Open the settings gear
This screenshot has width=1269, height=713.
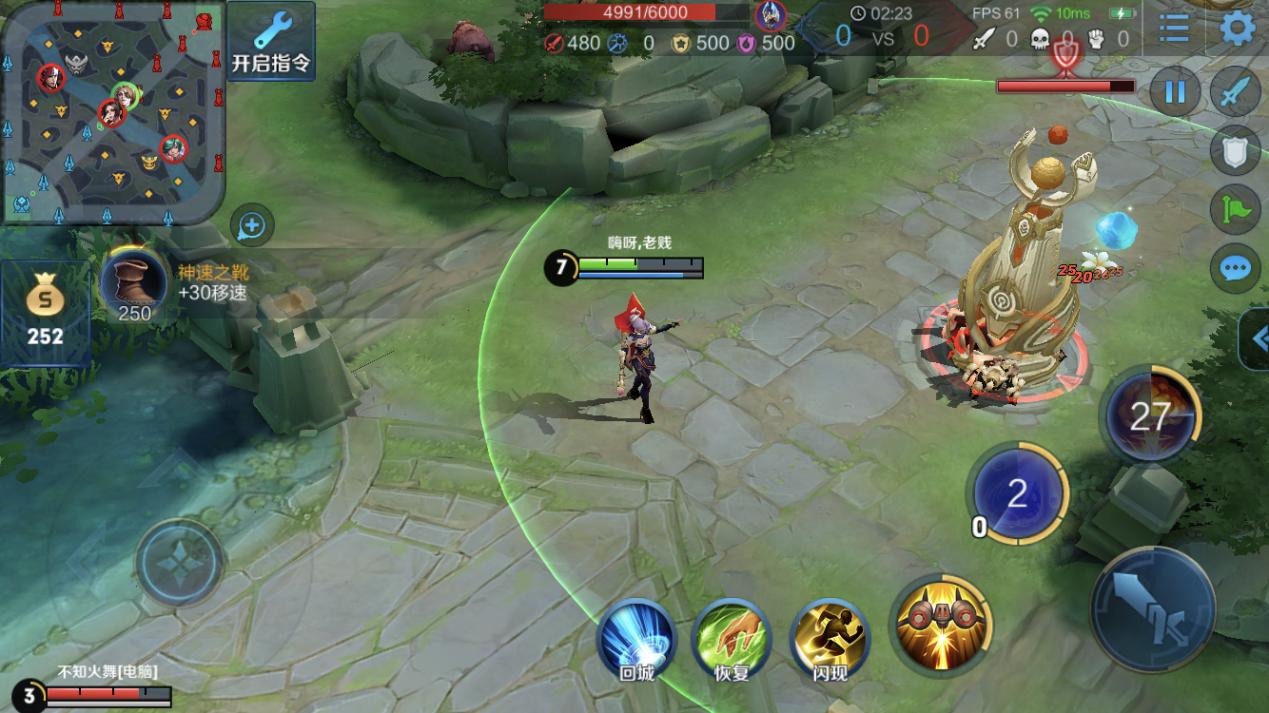click(x=1238, y=28)
